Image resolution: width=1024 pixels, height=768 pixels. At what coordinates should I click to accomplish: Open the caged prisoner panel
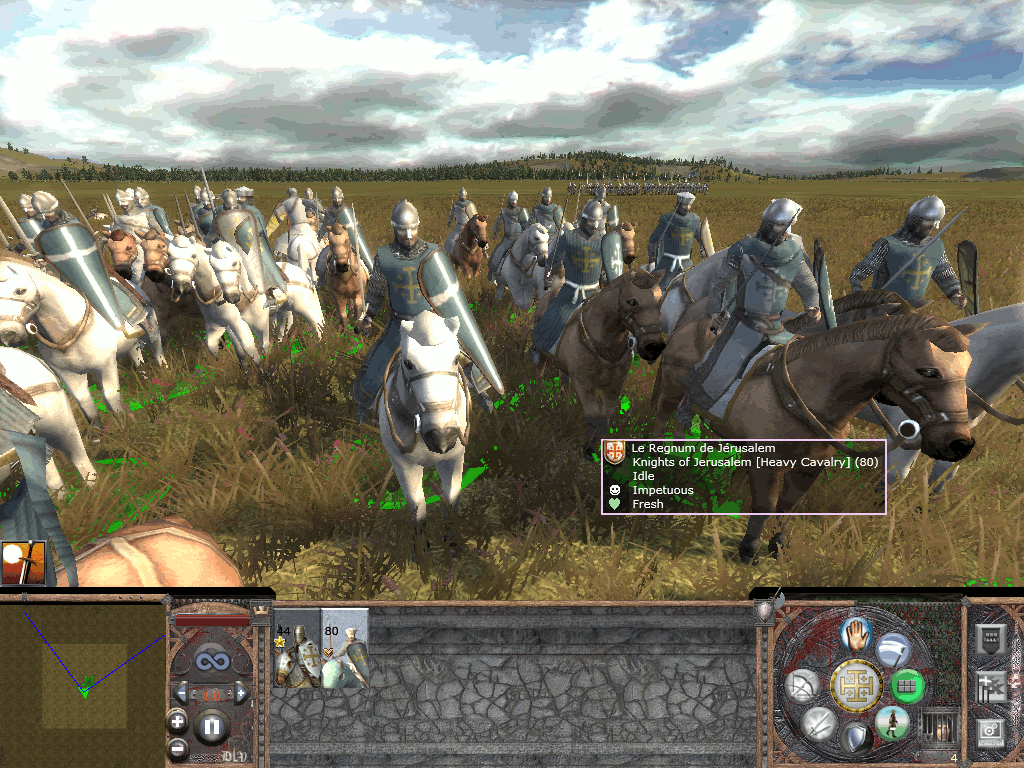tap(938, 725)
